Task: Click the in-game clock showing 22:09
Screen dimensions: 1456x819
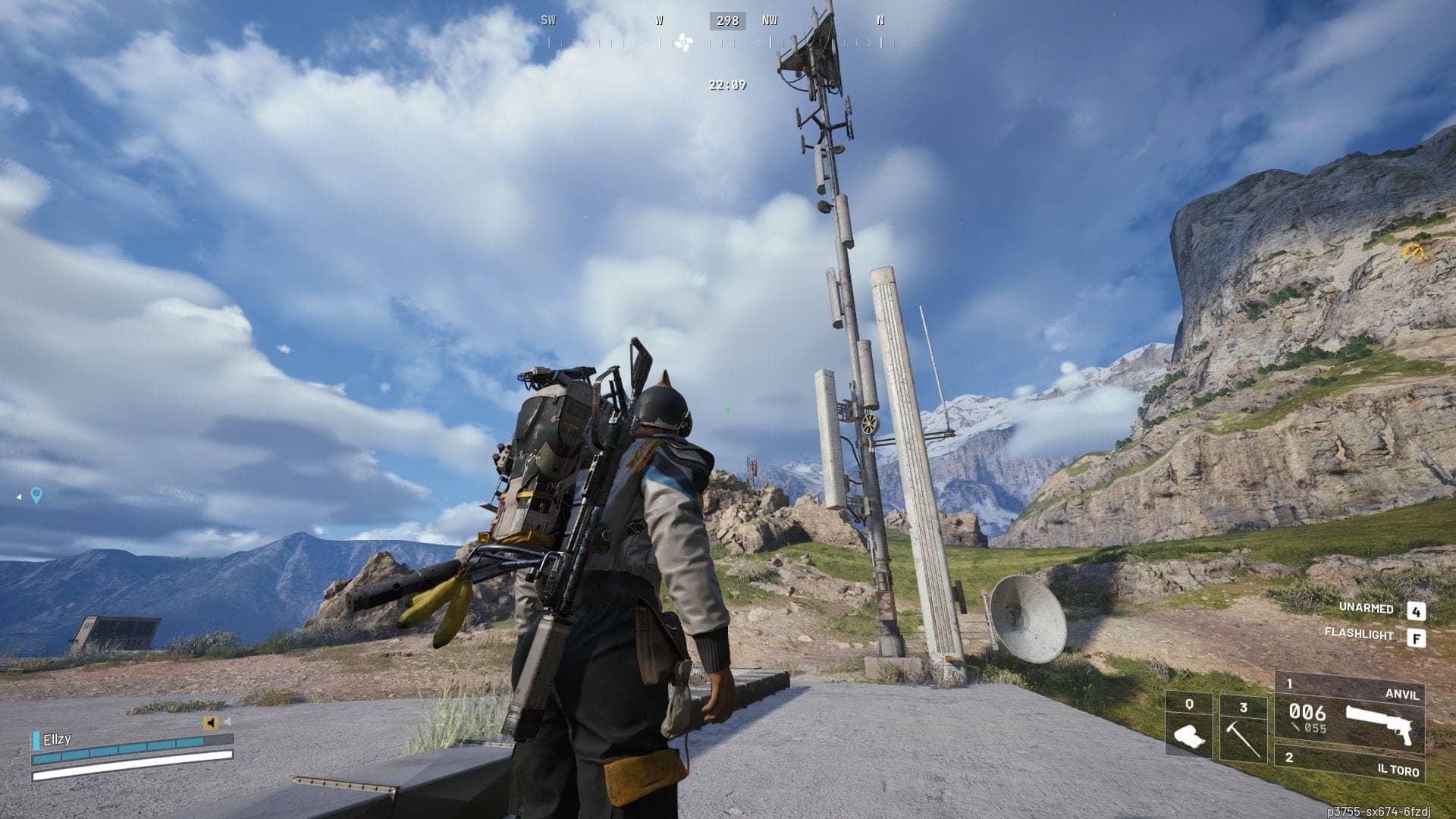Action: coord(726,86)
